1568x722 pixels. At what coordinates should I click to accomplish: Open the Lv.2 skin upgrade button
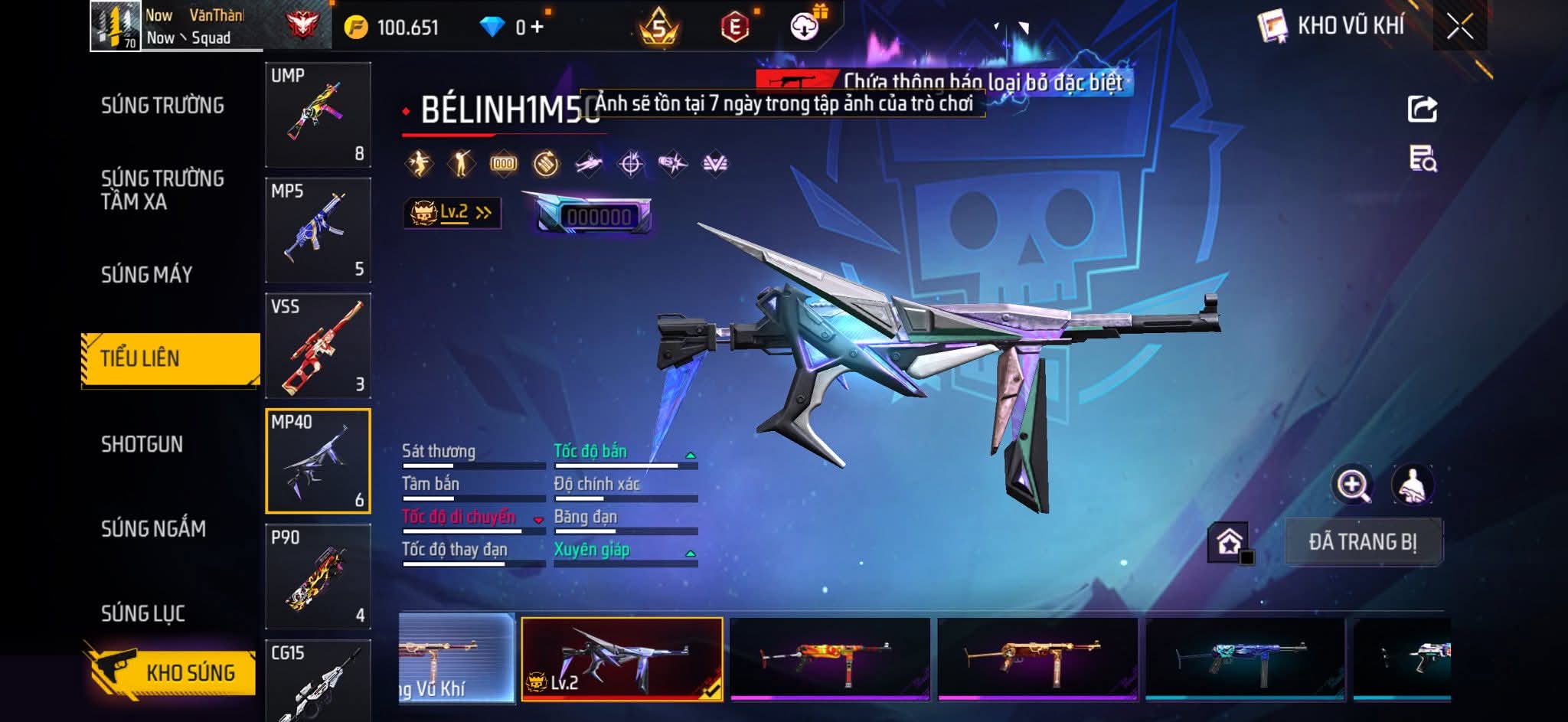coord(452,213)
